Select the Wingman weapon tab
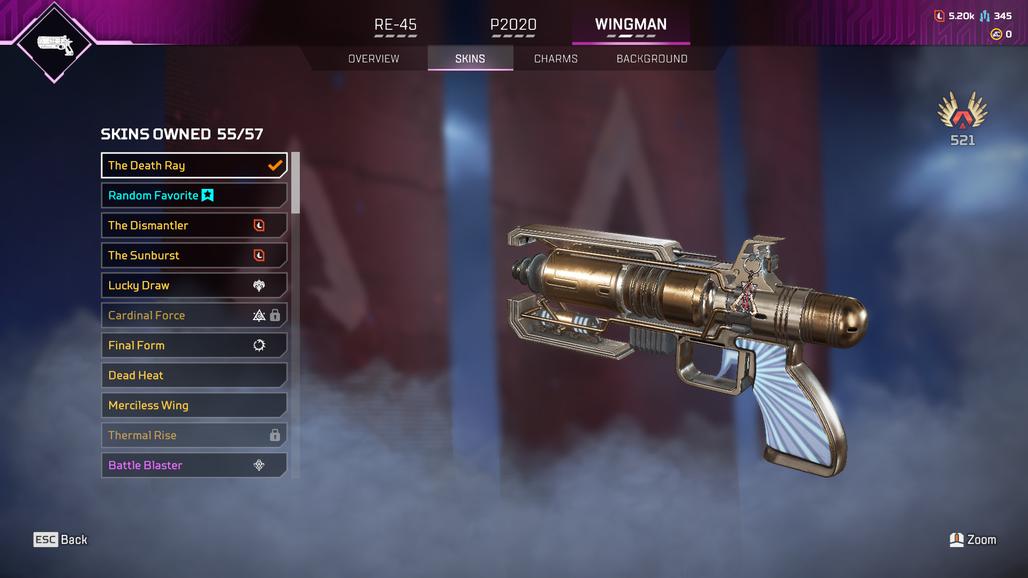1028x578 pixels. (630, 25)
